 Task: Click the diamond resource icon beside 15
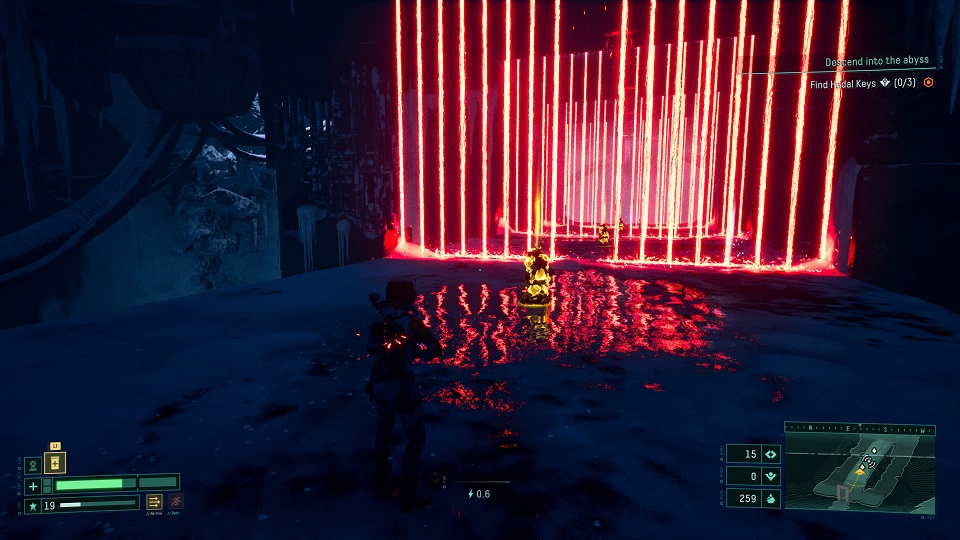click(770, 454)
